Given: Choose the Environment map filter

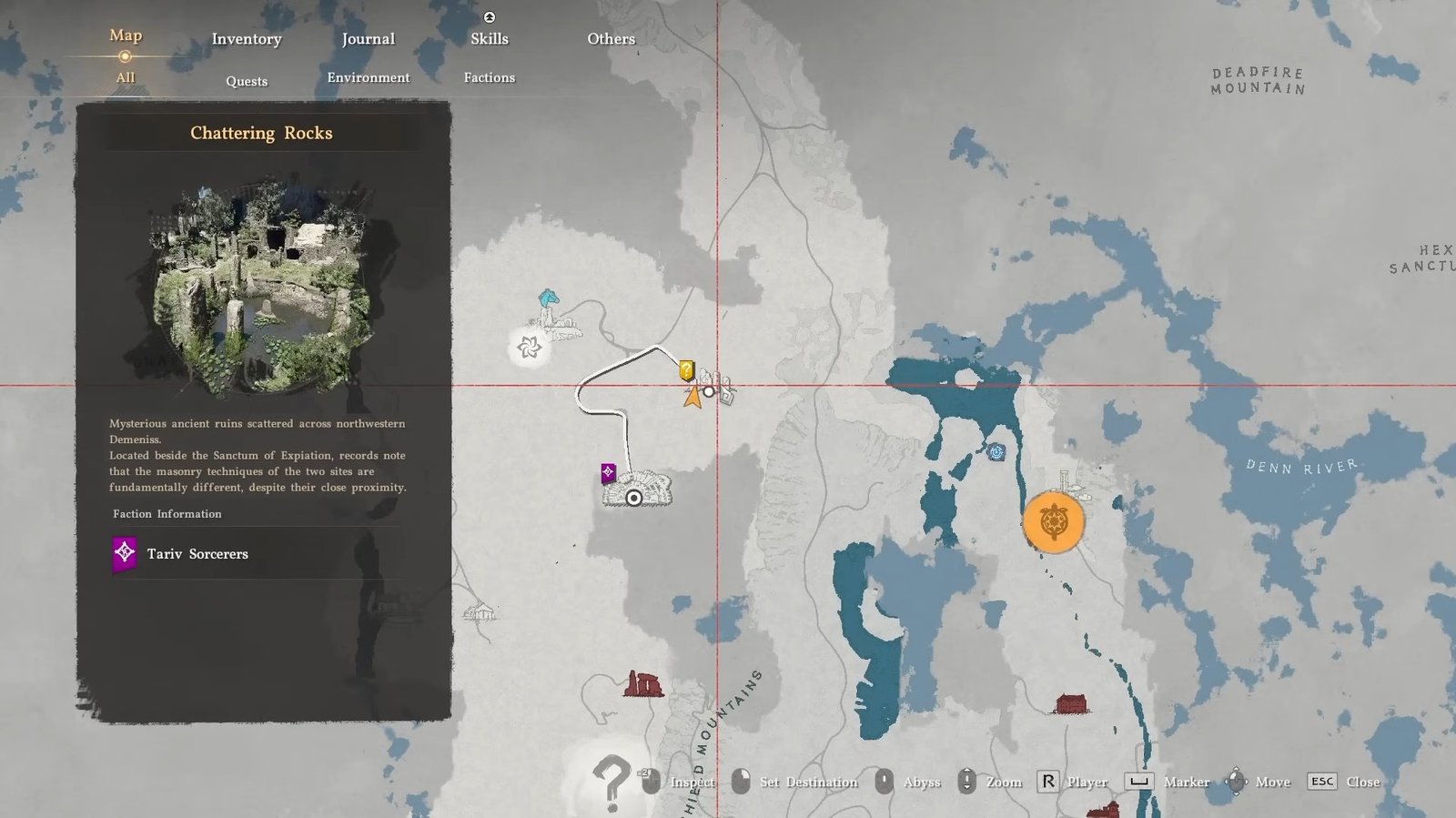Looking at the screenshot, I should [x=368, y=78].
